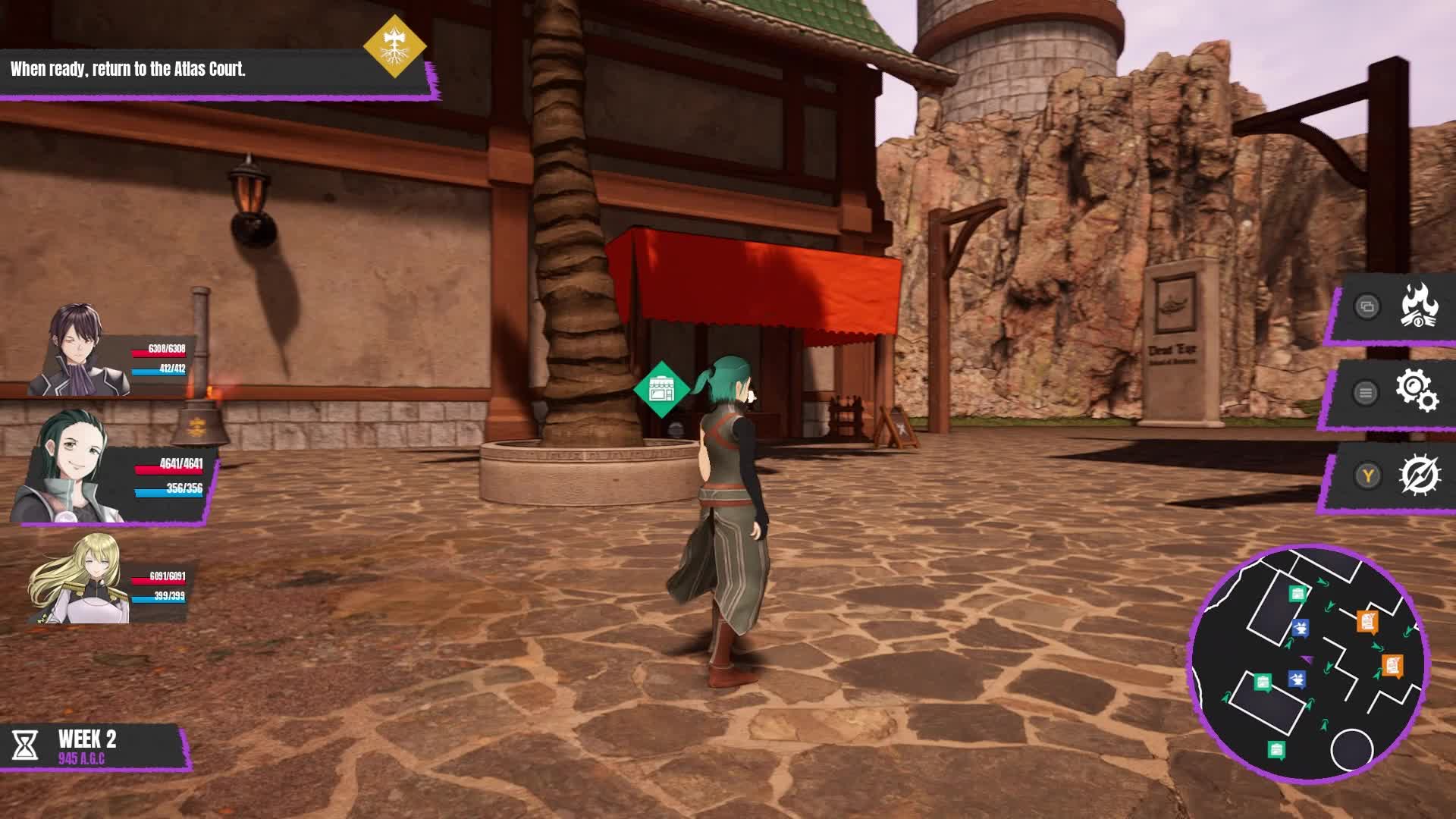Click the hourglass icon beside Week 2
This screenshot has height=819, width=1456.
pyautogui.click(x=25, y=746)
